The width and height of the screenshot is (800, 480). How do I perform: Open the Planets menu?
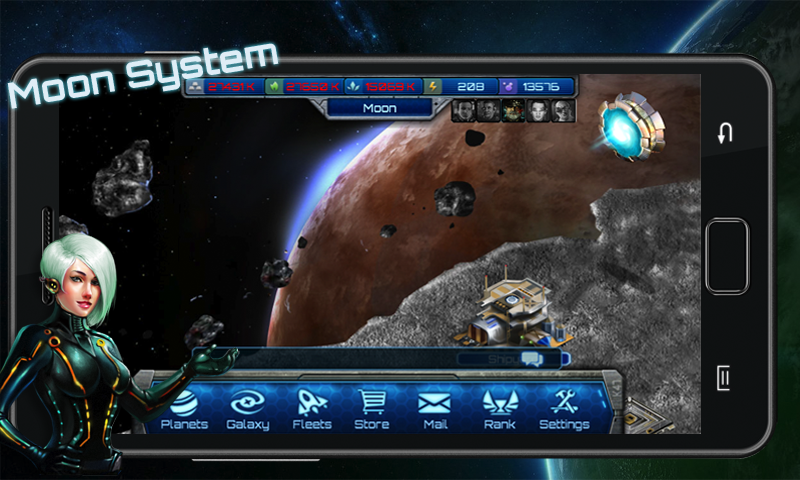tap(184, 408)
